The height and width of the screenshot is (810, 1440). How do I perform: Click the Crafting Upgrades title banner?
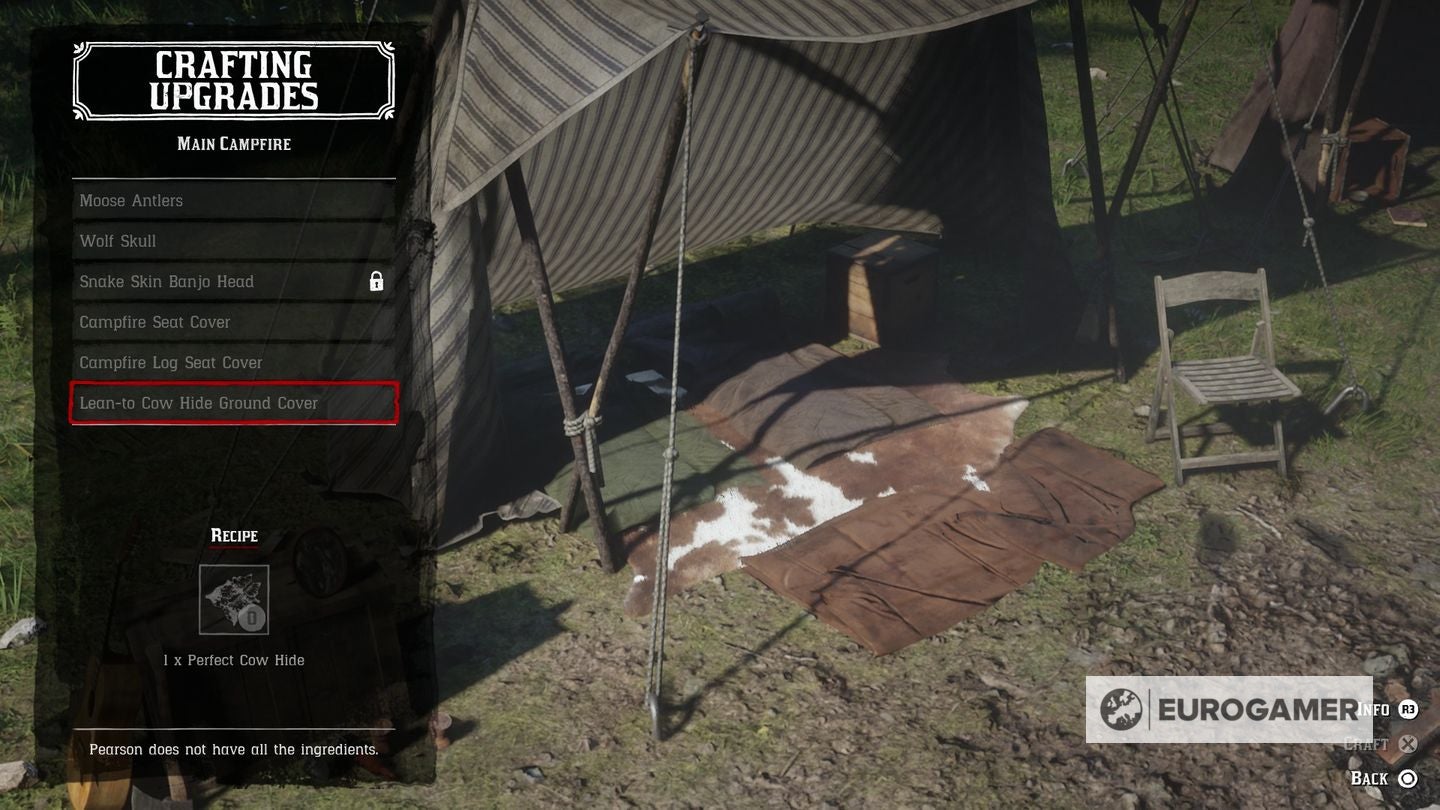[233, 82]
